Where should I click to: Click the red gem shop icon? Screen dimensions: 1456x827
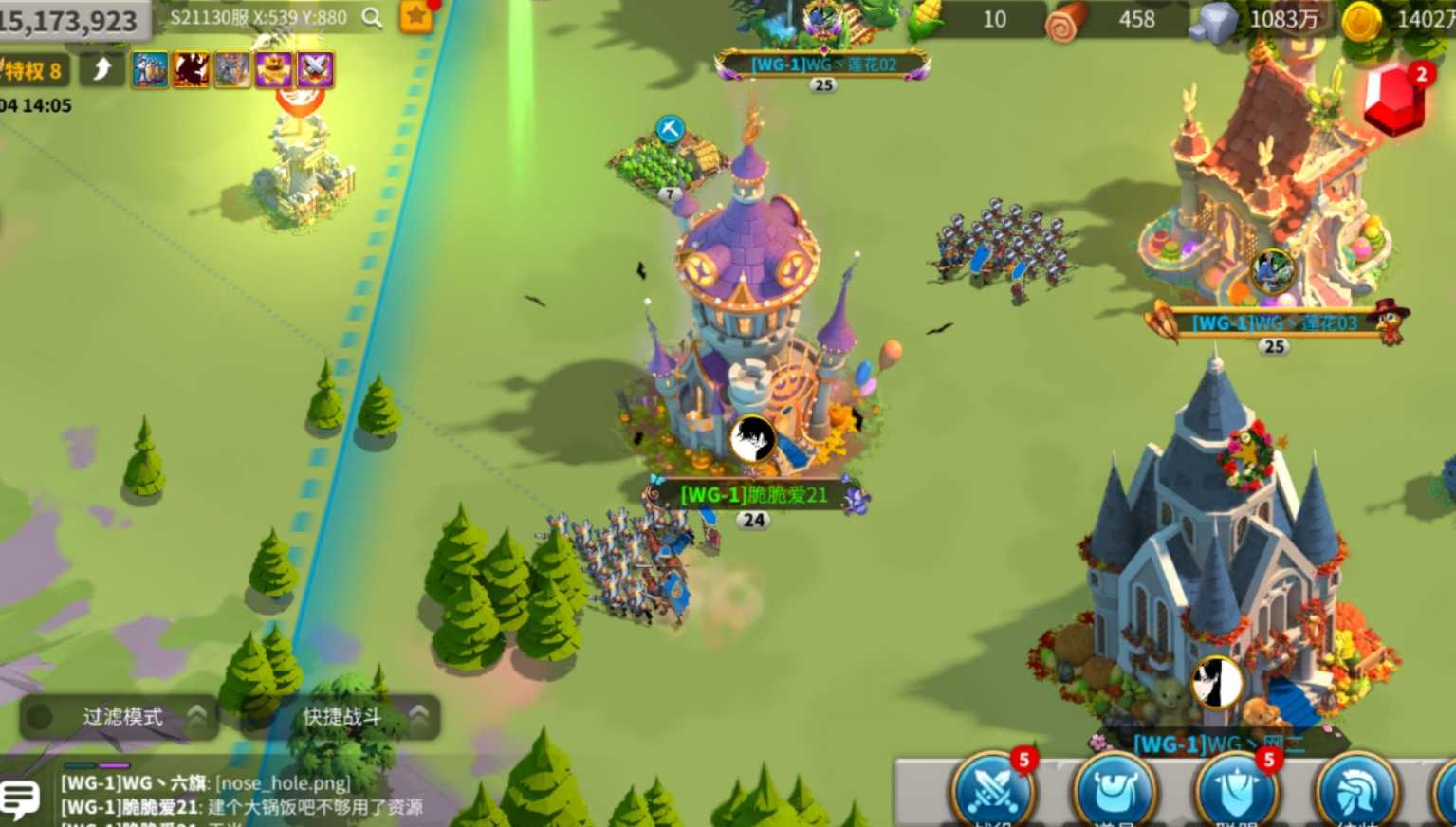click(1393, 100)
